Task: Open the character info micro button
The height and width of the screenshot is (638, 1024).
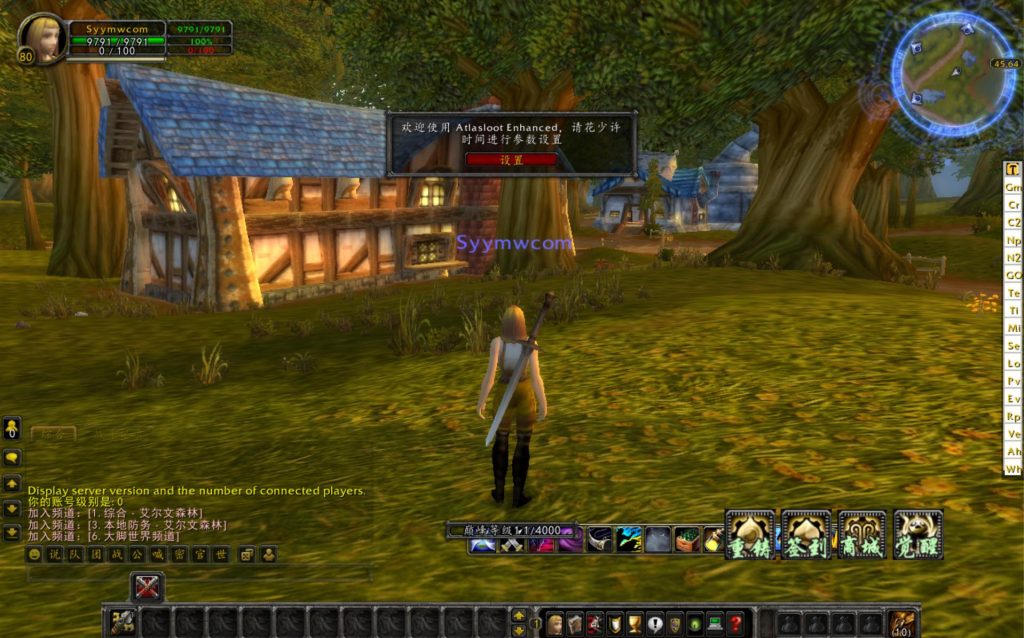Action: pyautogui.click(x=554, y=624)
